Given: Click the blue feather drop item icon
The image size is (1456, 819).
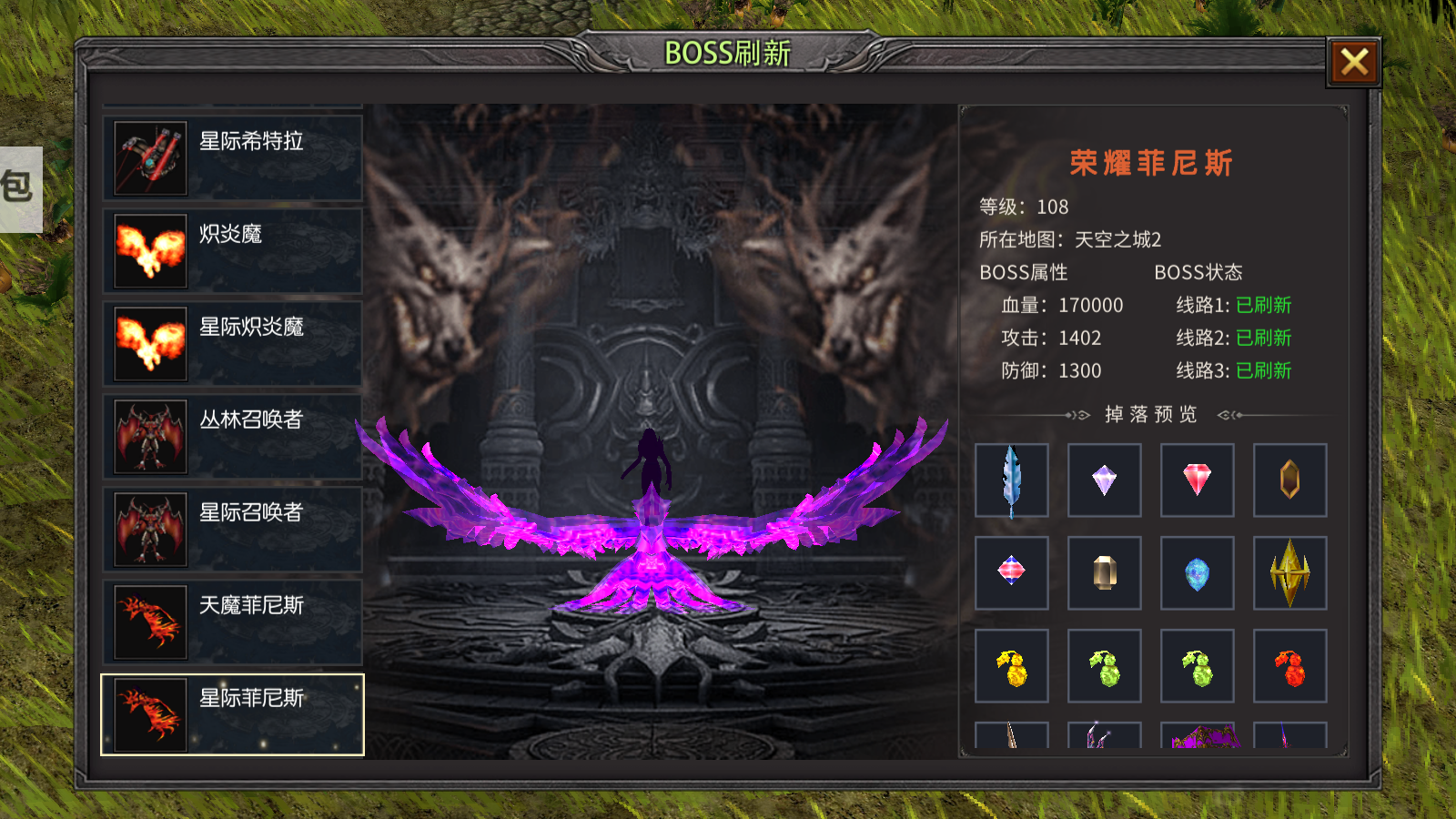Looking at the screenshot, I should pyautogui.click(x=1012, y=480).
